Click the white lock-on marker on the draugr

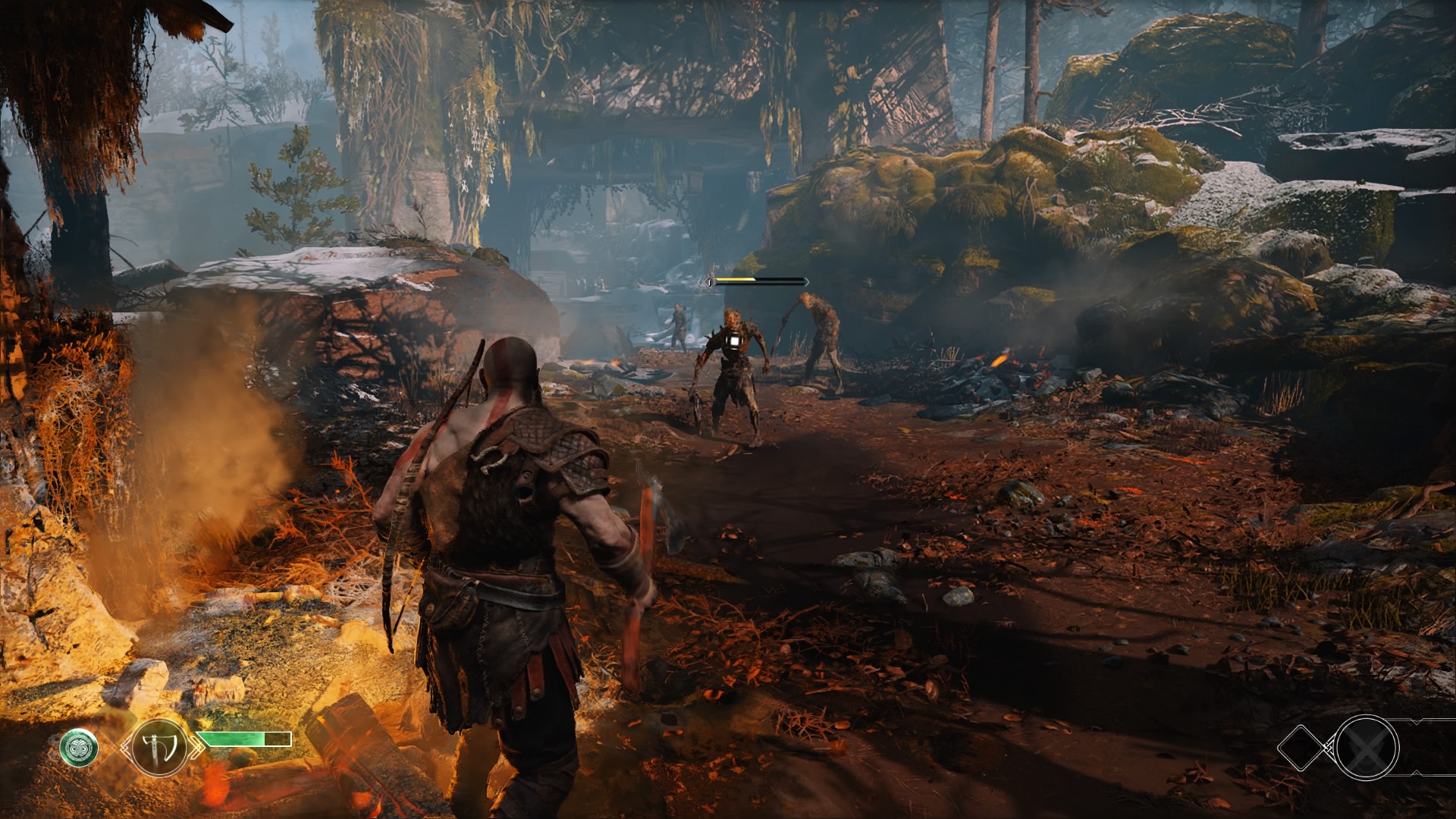tap(733, 342)
